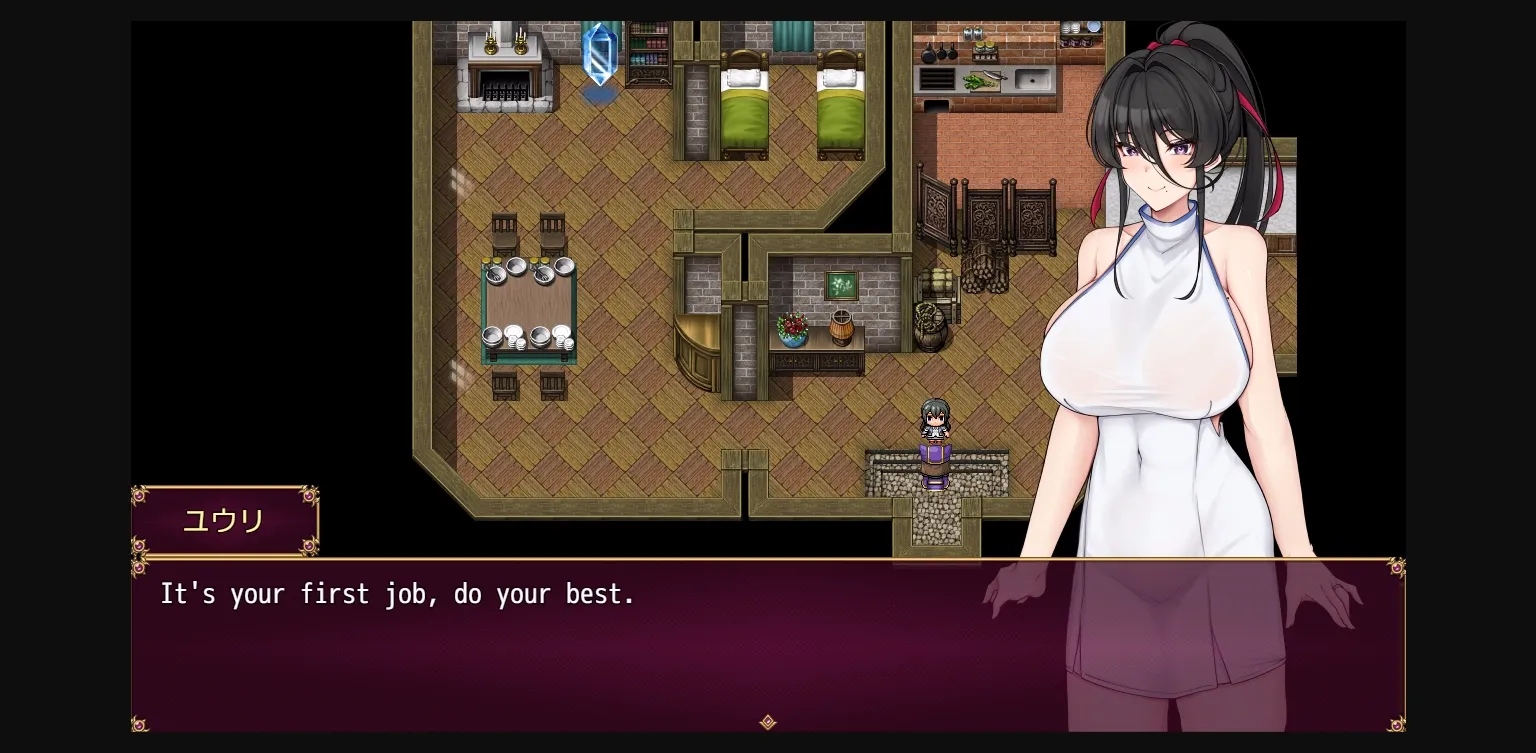Click the ユウリ name plate
Viewport: 1536px width, 753px height.
pos(224,520)
